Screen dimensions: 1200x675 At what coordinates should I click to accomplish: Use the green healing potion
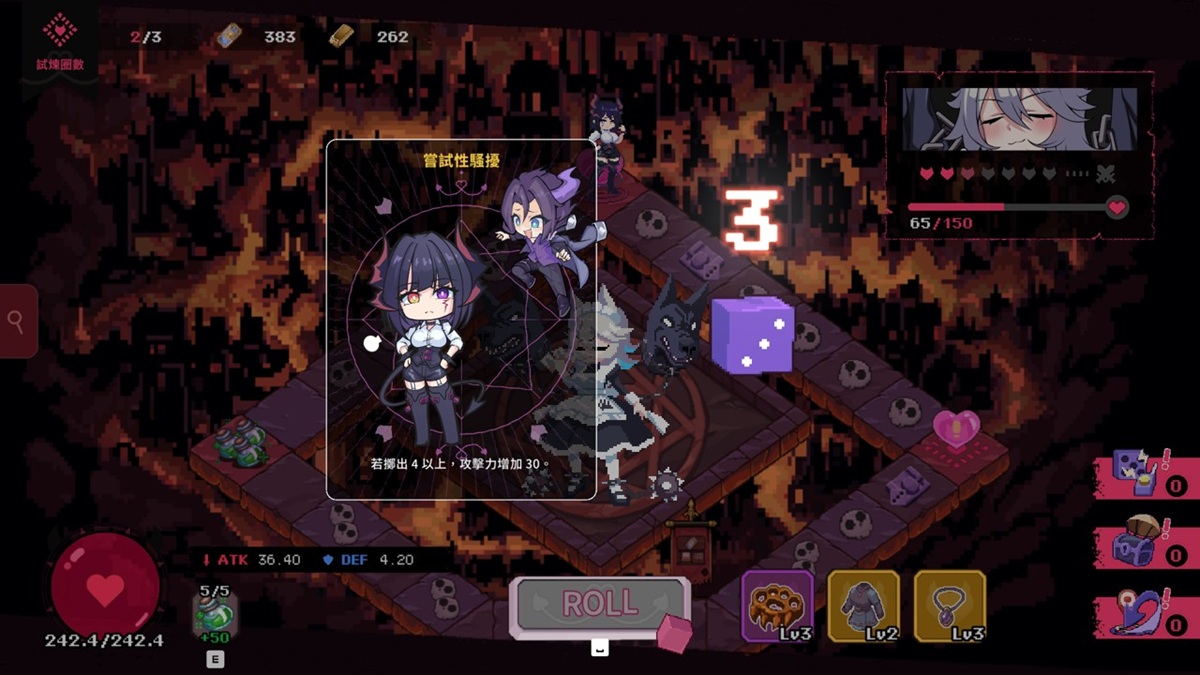pyautogui.click(x=215, y=612)
